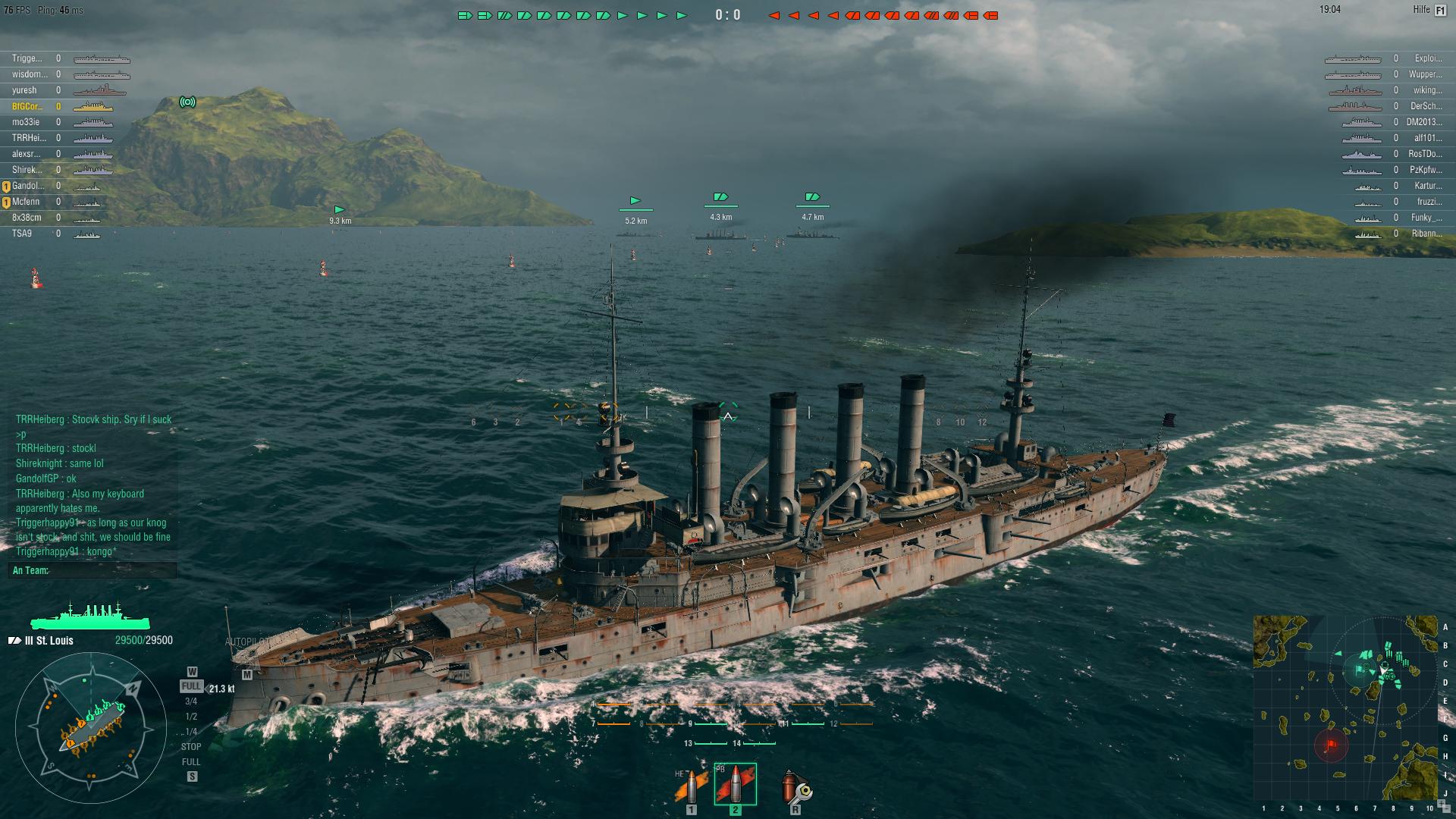This screenshot has height=819, width=1456.
Task: Activate the damage control party consumable
Action: click(795, 787)
